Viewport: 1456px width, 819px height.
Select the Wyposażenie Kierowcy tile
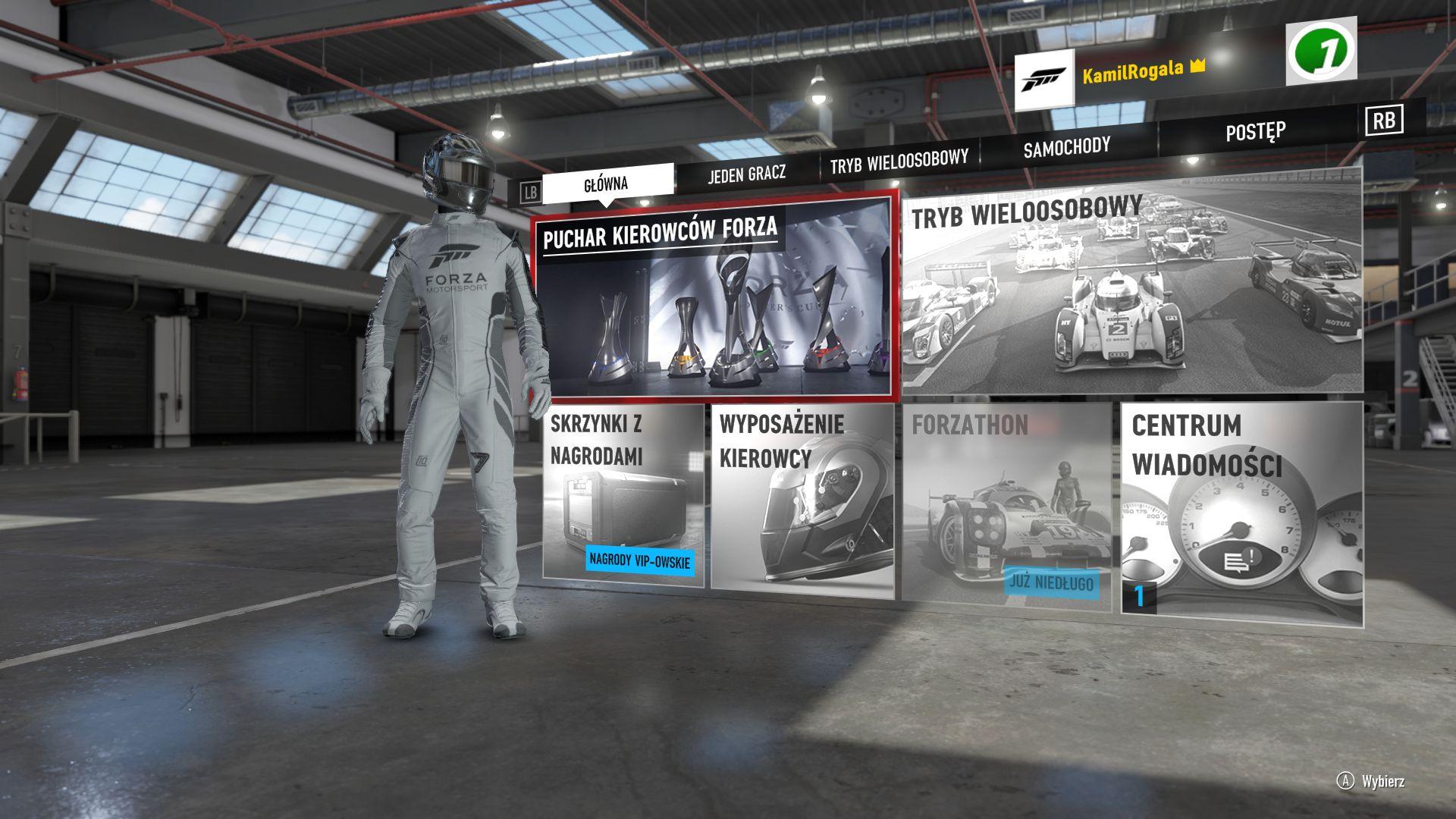[x=803, y=499]
